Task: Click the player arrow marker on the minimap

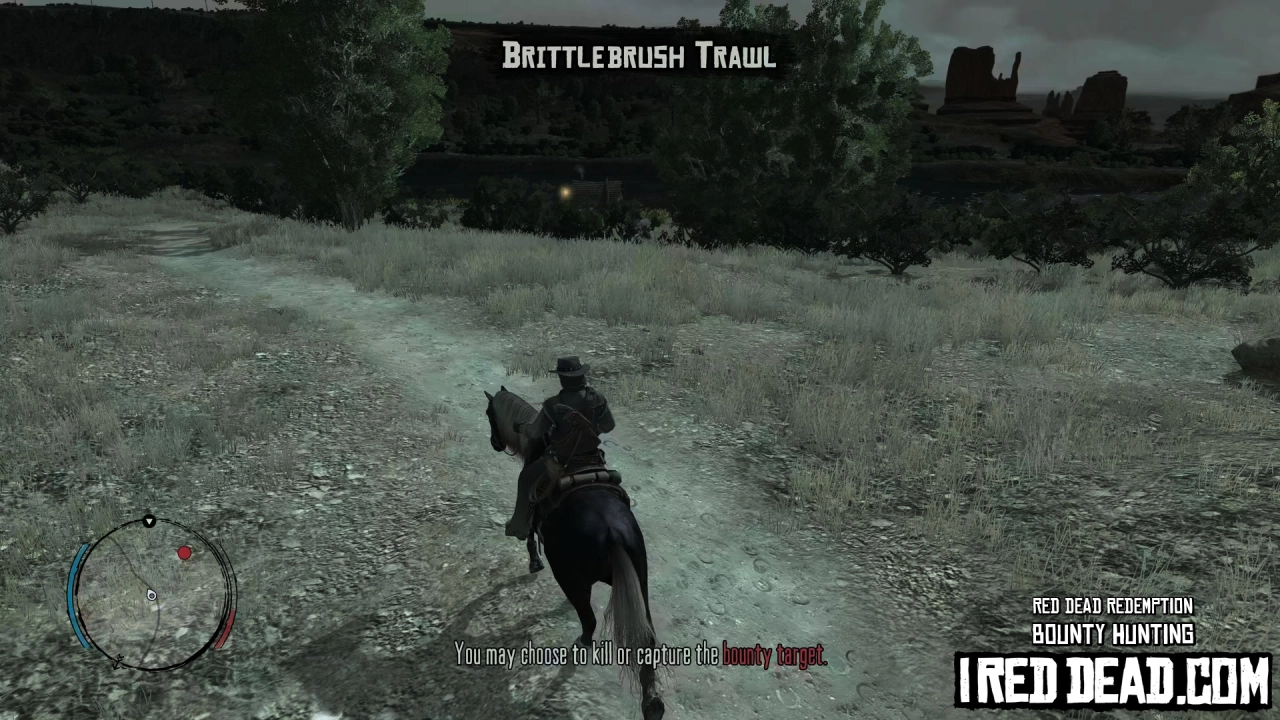Action: click(x=150, y=594)
